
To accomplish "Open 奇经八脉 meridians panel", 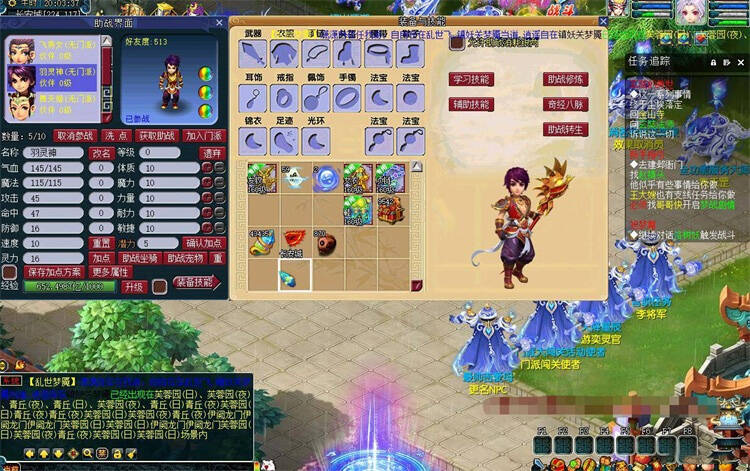I will (x=566, y=105).
